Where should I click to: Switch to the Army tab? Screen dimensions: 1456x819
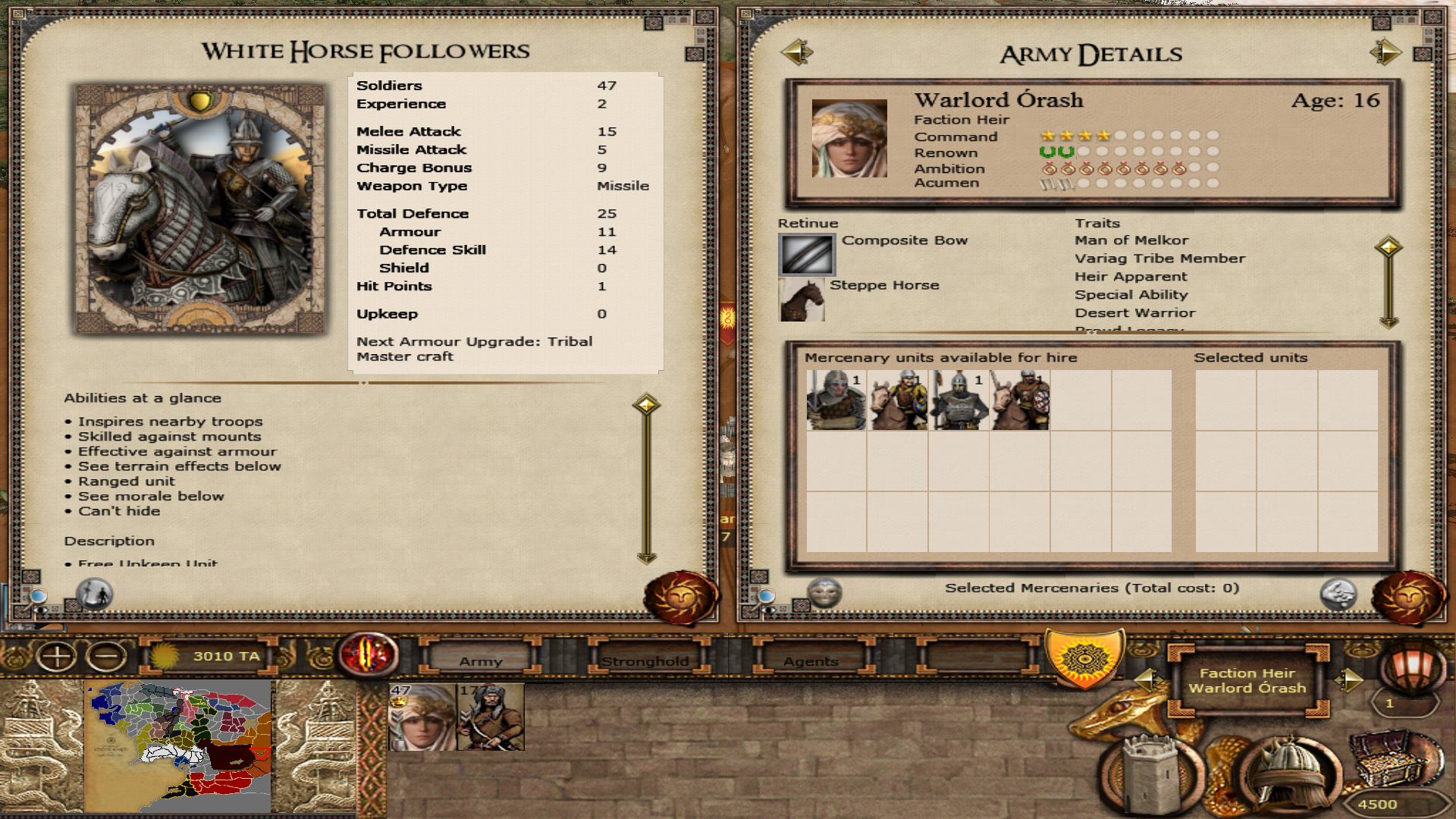point(481,661)
